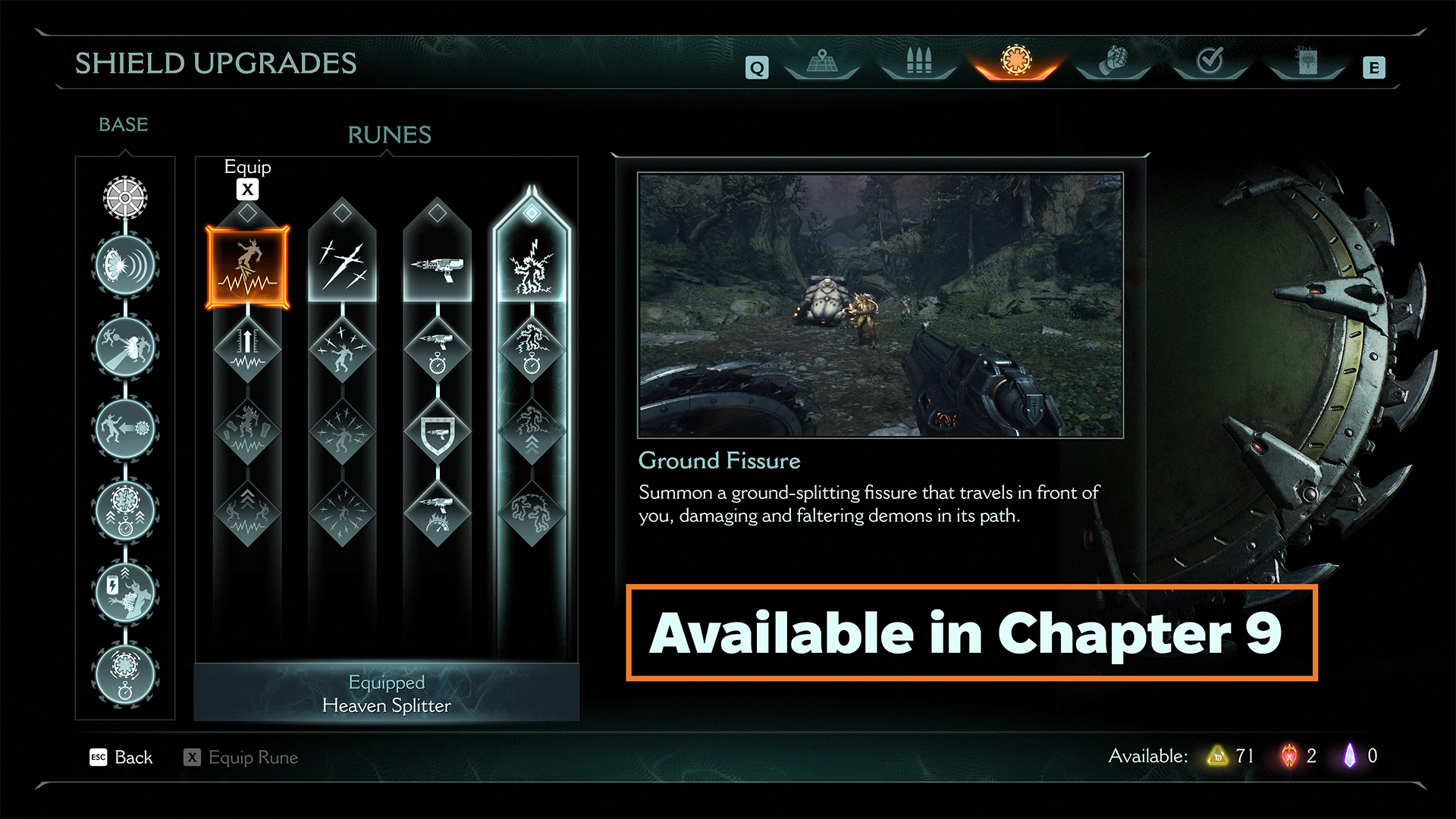Click the turret with gauge upgrade
Viewport: 1456px width, 819px height.
[x=437, y=514]
